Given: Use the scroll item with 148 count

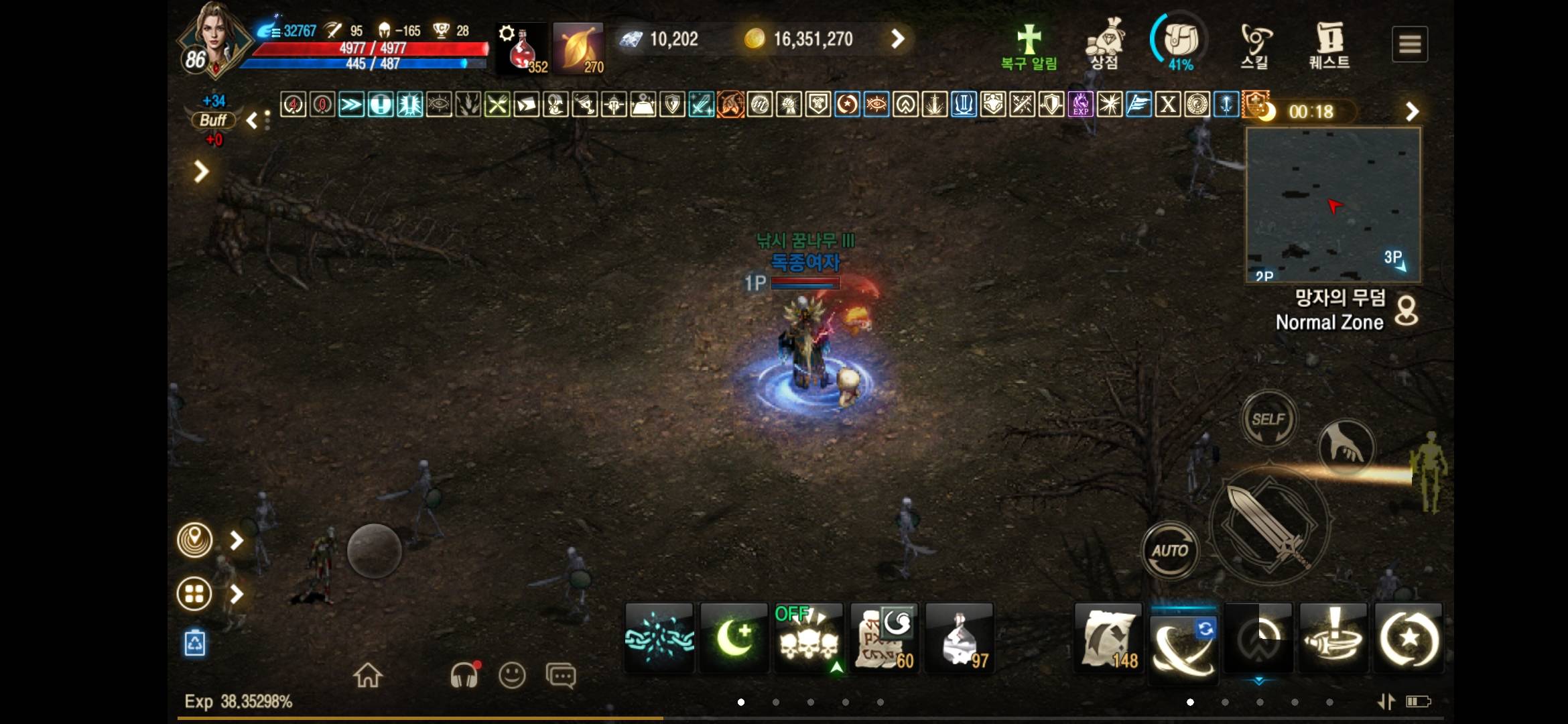Looking at the screenshot, I should pyautogui.click(x=1107, y=637).
